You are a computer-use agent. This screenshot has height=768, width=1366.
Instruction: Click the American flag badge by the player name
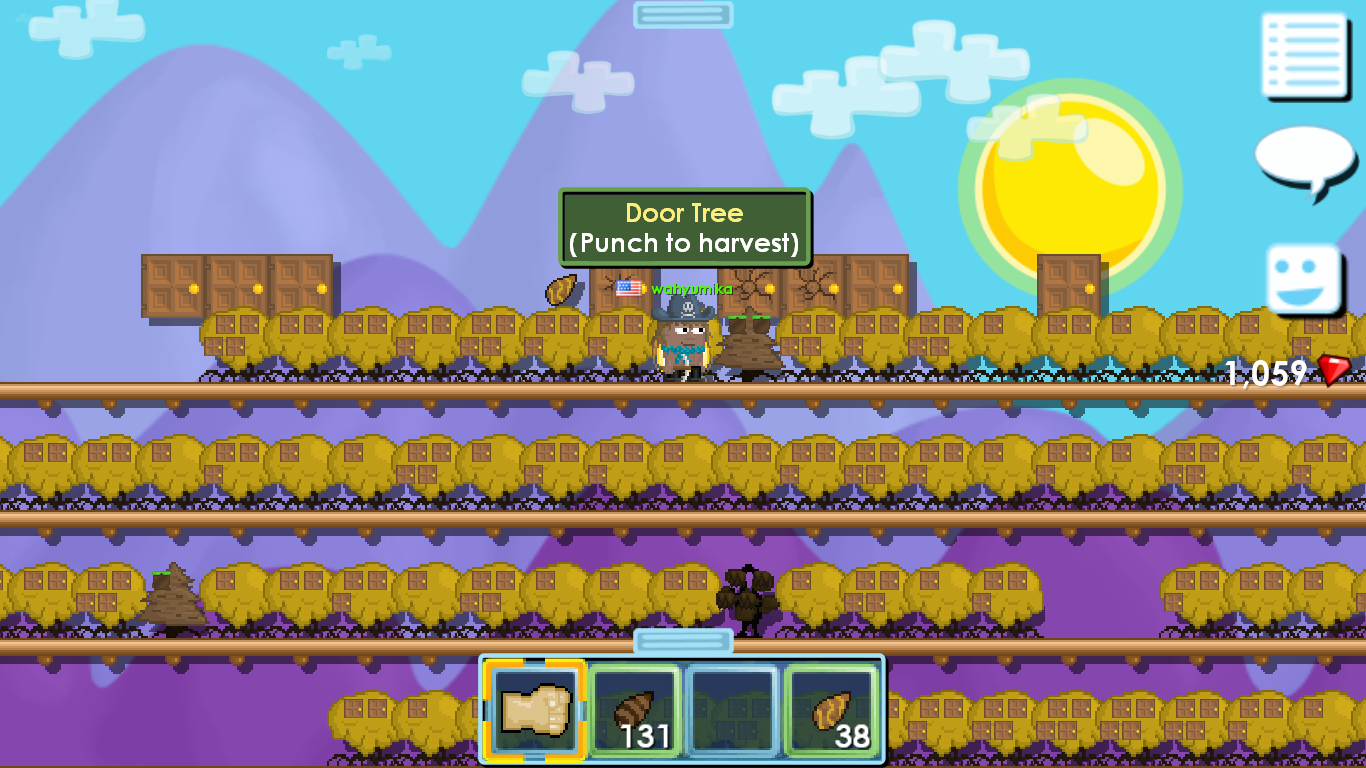628,288
